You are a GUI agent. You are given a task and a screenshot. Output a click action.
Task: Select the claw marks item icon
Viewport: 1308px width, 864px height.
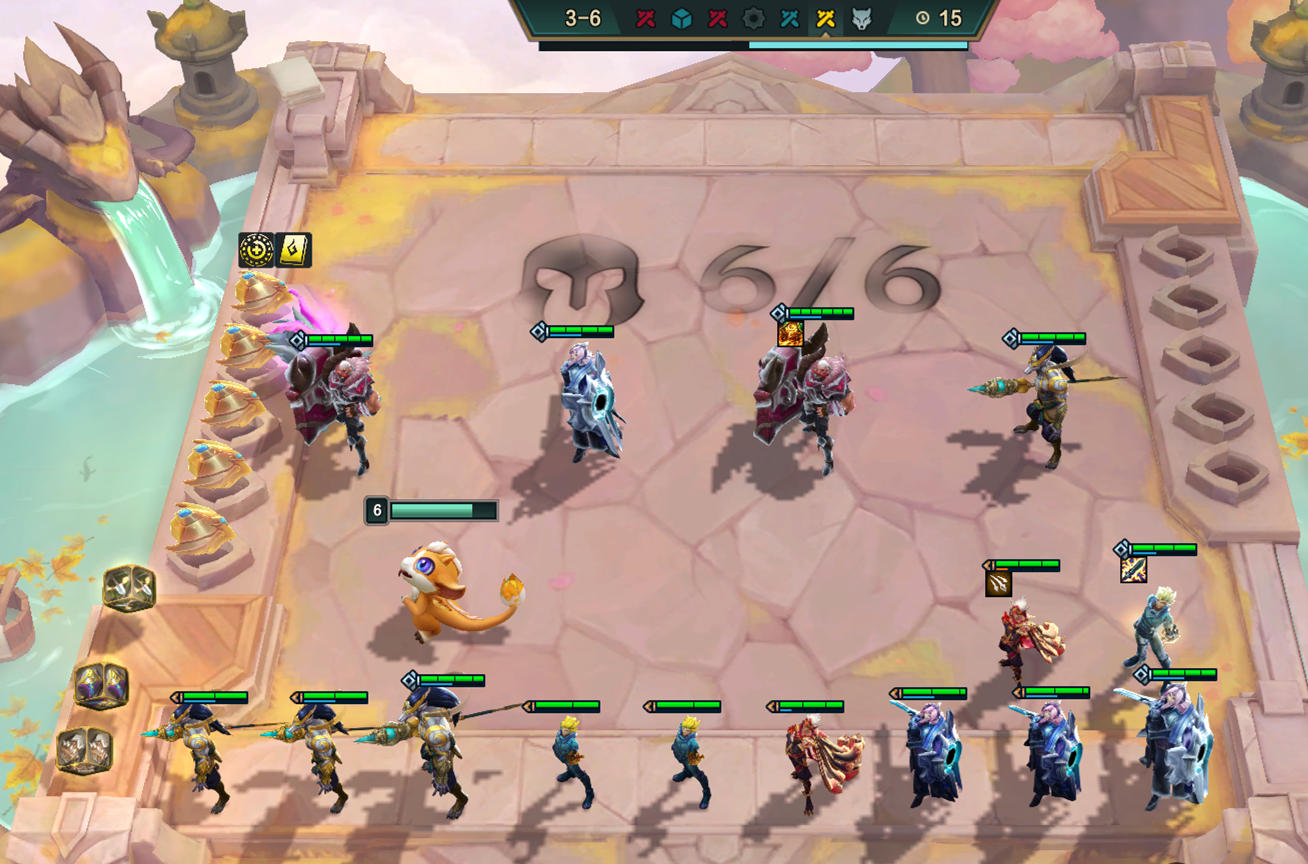coord(998,584)
